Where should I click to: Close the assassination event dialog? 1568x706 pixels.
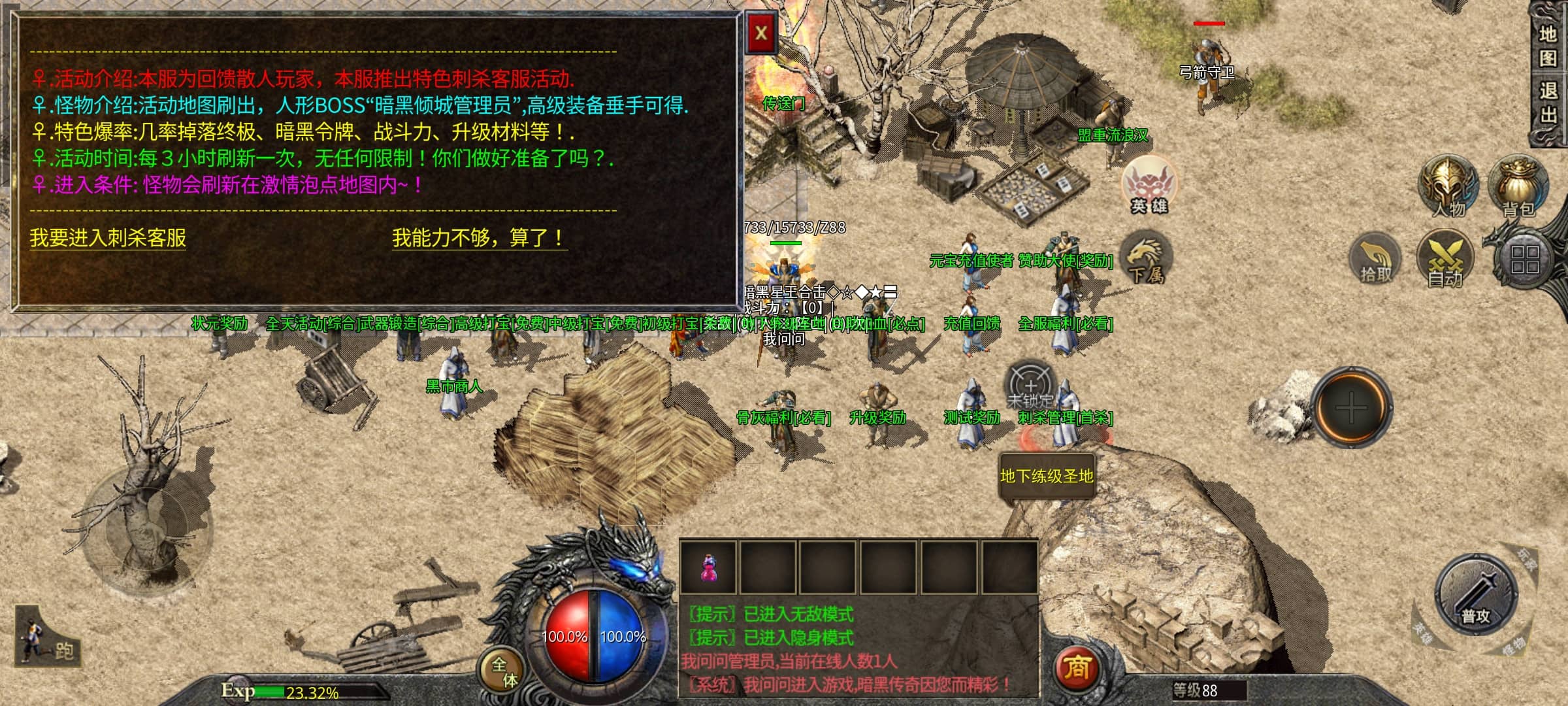tap(761, 33)
